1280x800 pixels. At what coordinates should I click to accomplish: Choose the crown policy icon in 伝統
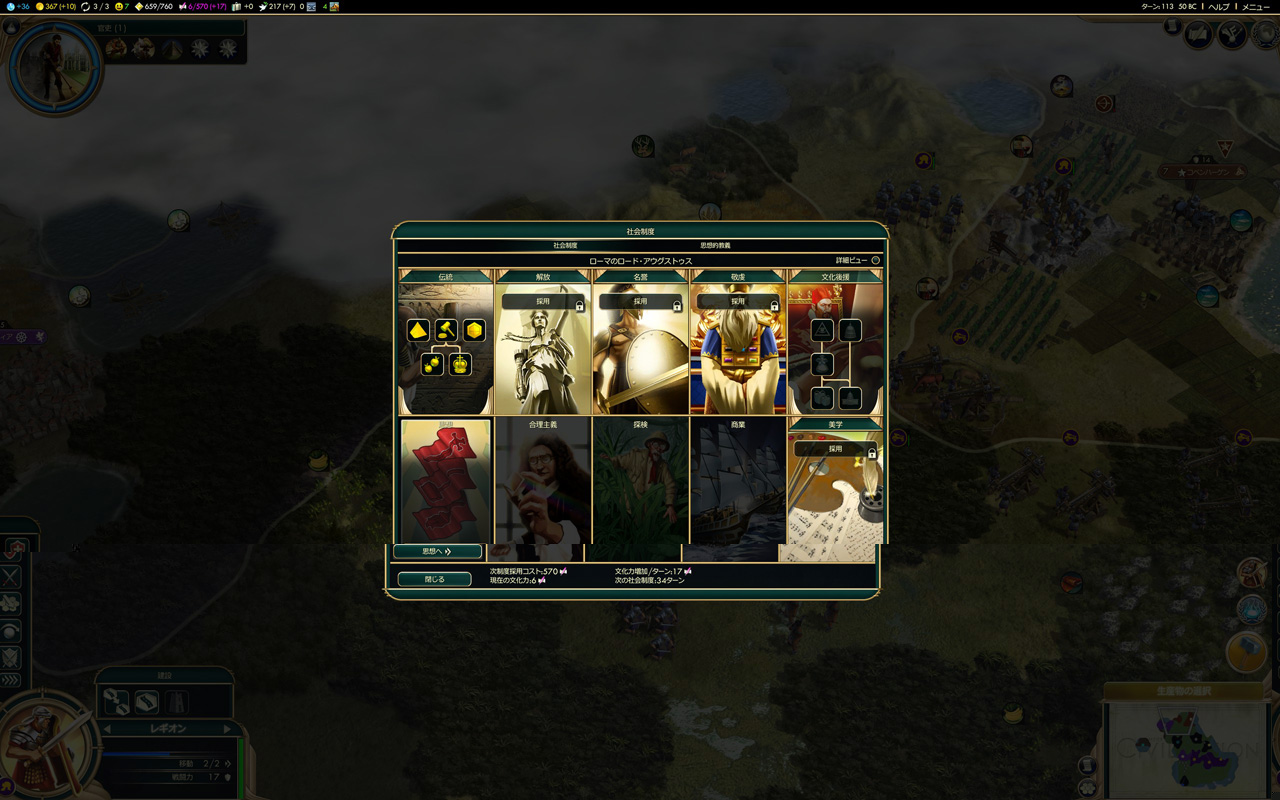point(460,364)
